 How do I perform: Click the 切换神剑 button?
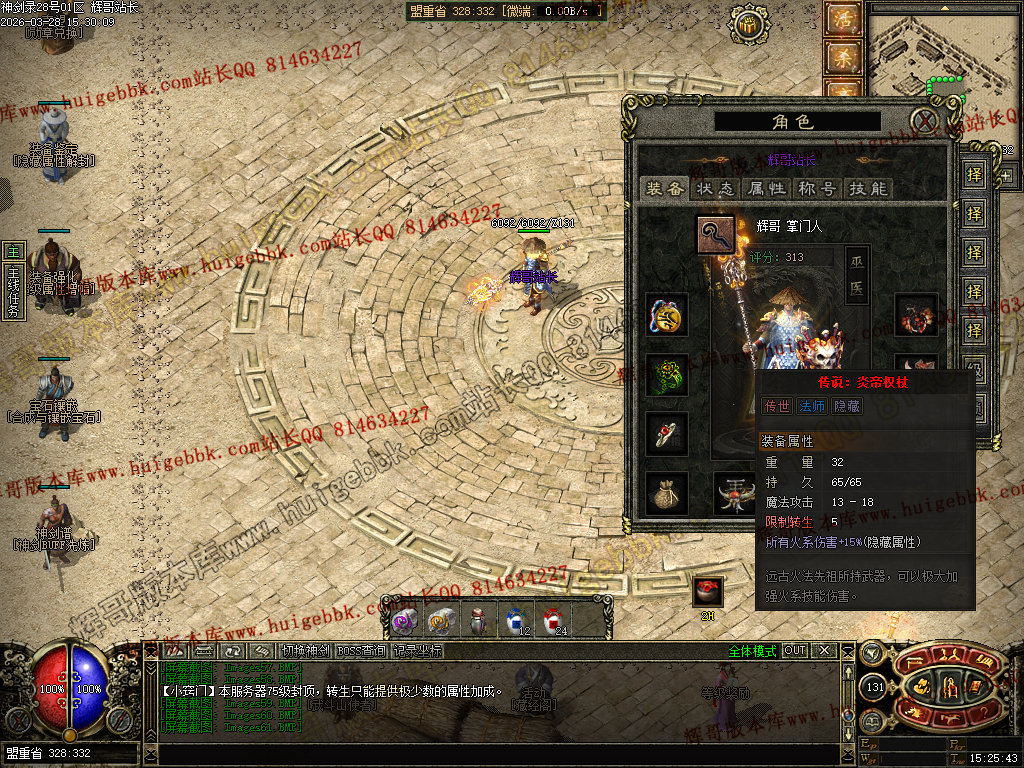305,651
